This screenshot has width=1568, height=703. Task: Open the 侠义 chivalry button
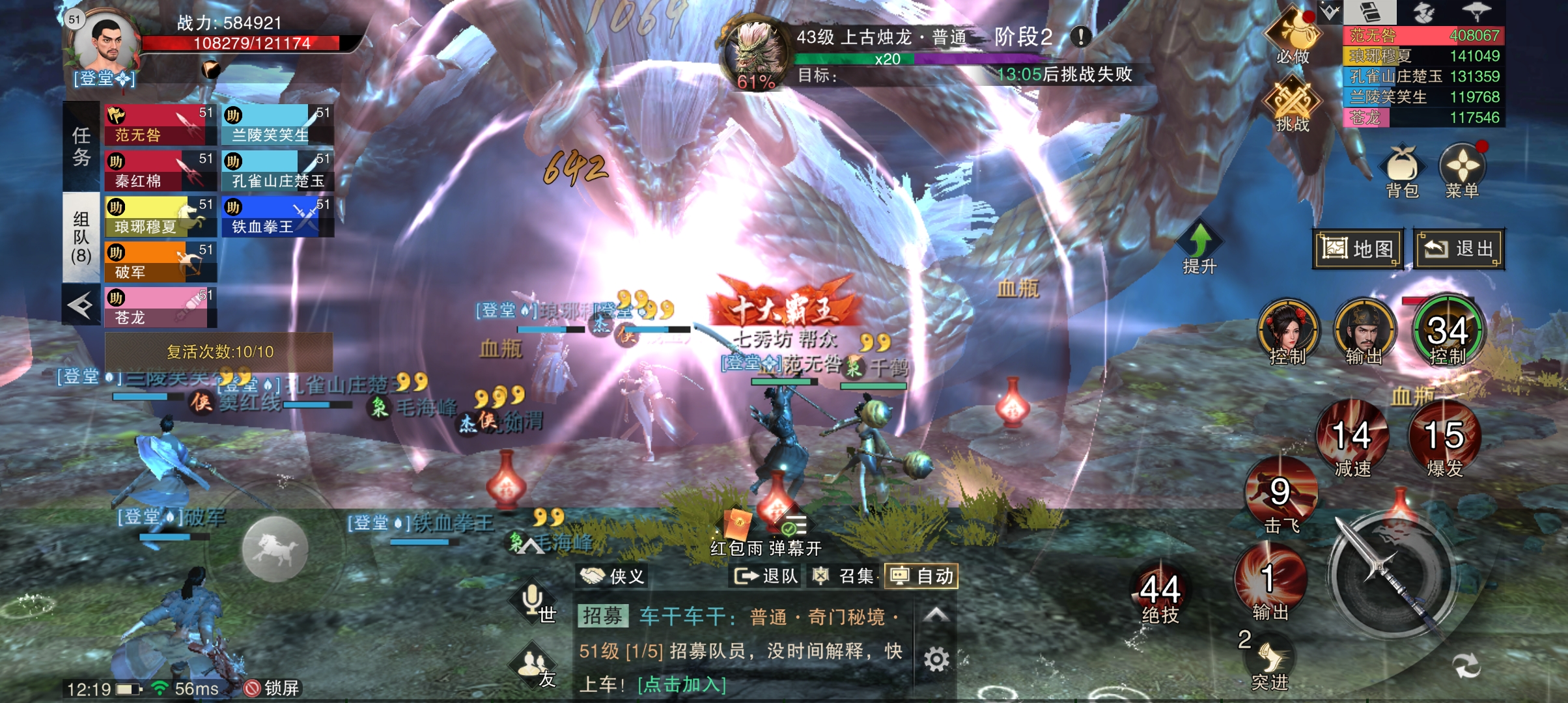[x=612, y=576]
